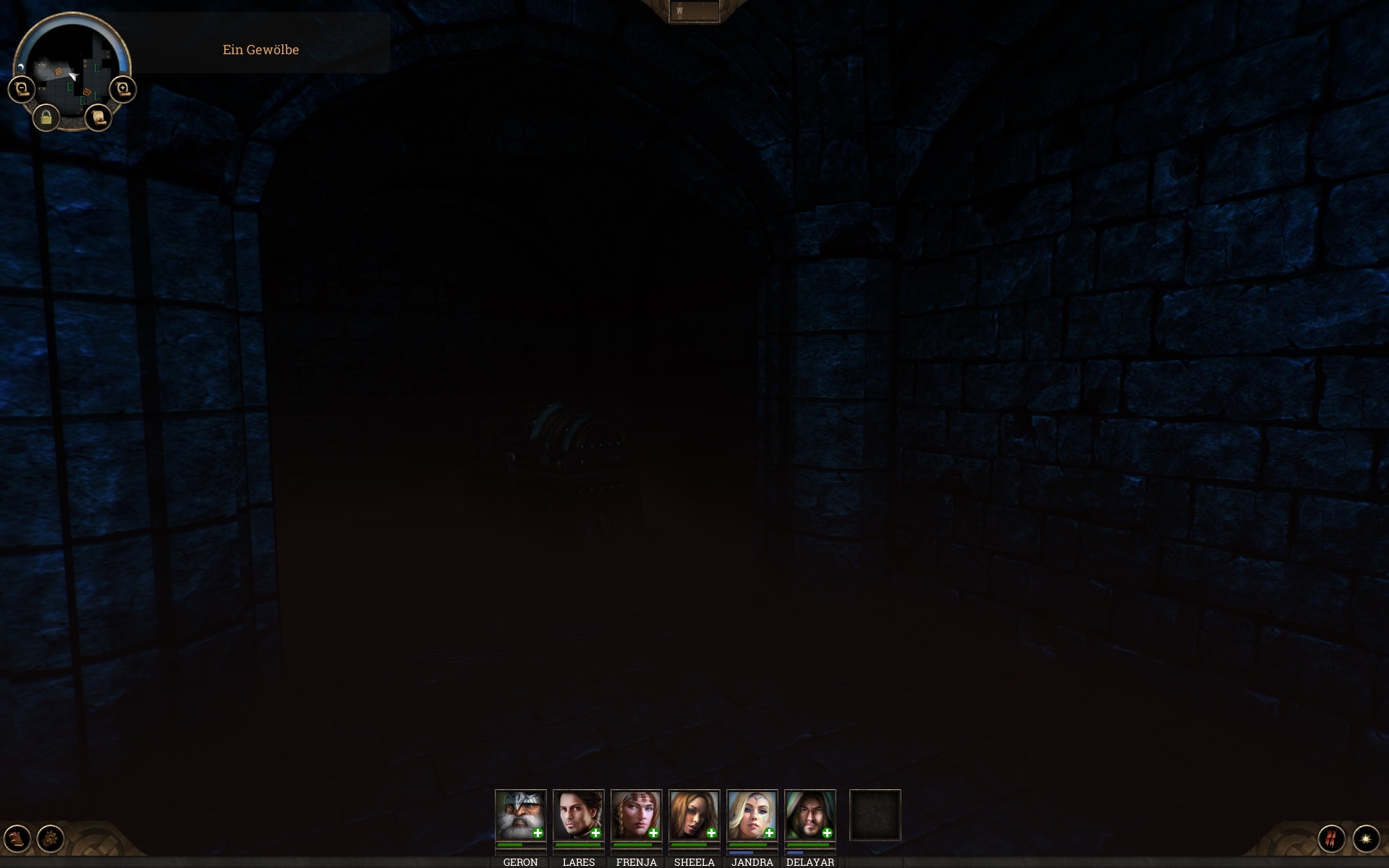The width and height of the screenshot is (1389, 868).
Task: Choose Delayar's hooded portrait
Action: 810,814
